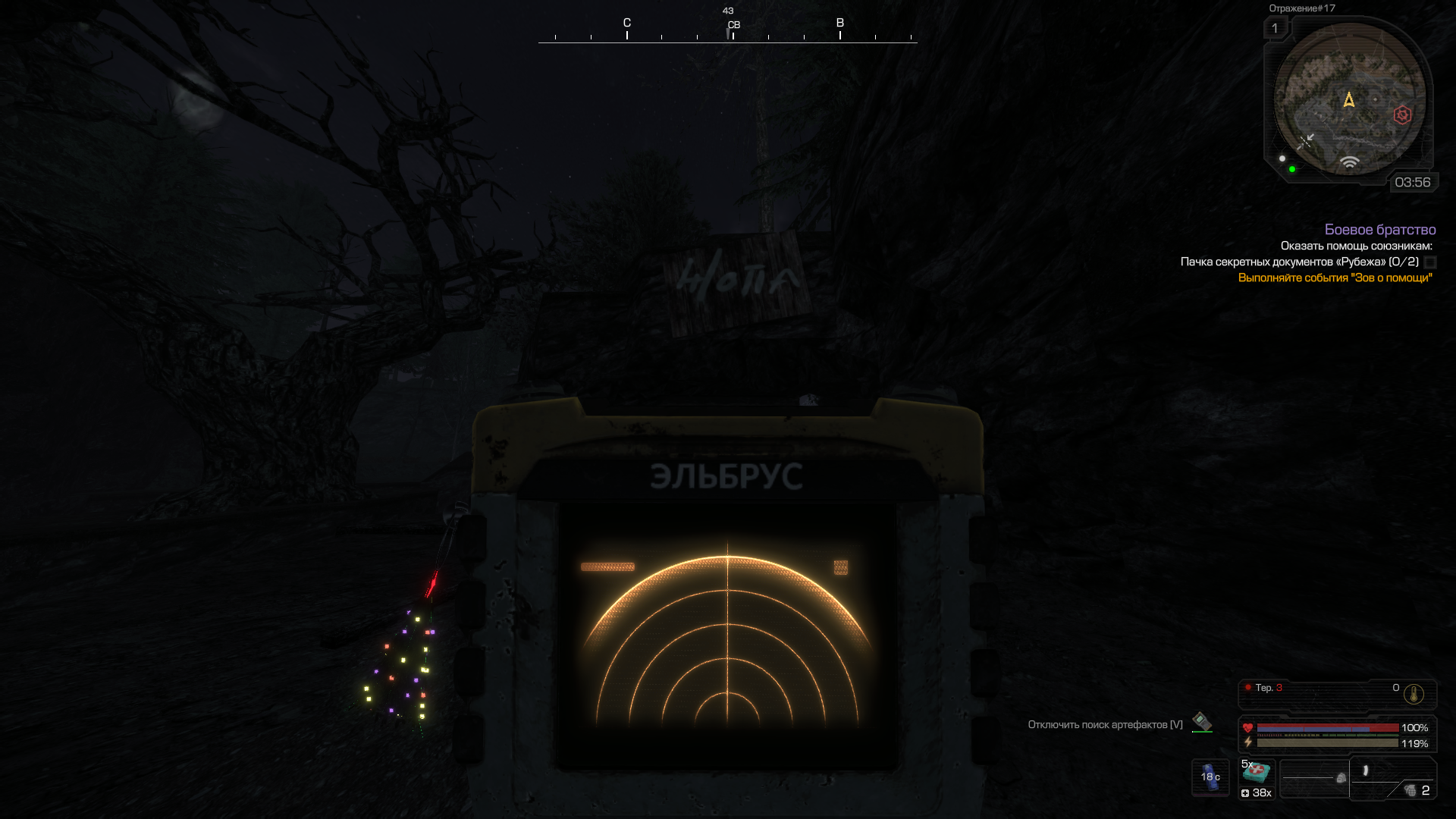Open the circular minimap
The image size is (1456, 819).
(1348, 100)
